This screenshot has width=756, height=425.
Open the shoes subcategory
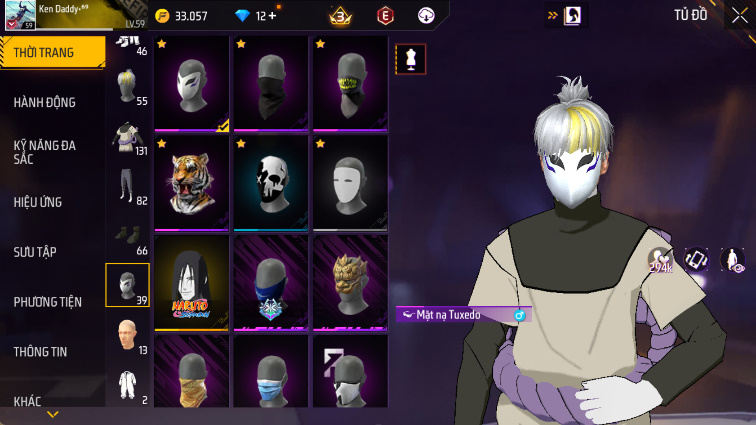coord(127,235)
